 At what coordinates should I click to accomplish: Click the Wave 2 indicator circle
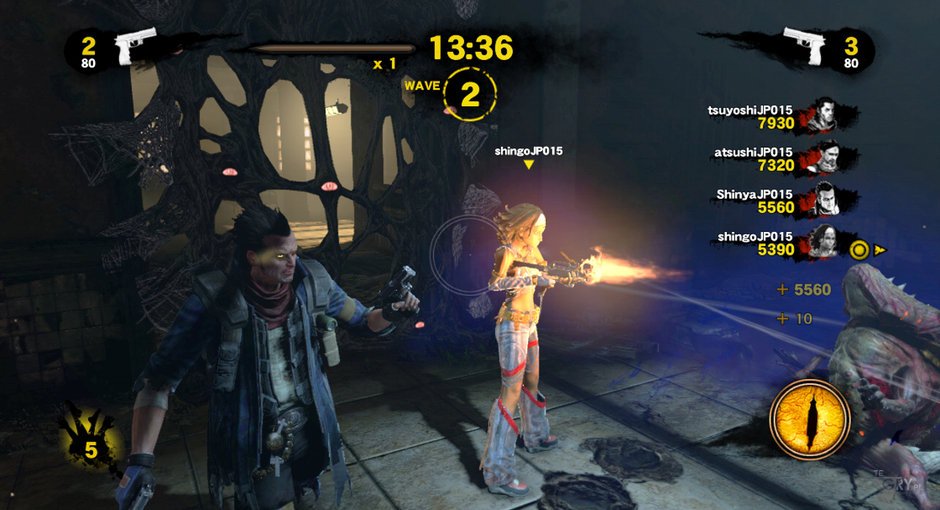click(x=468, y=95)
